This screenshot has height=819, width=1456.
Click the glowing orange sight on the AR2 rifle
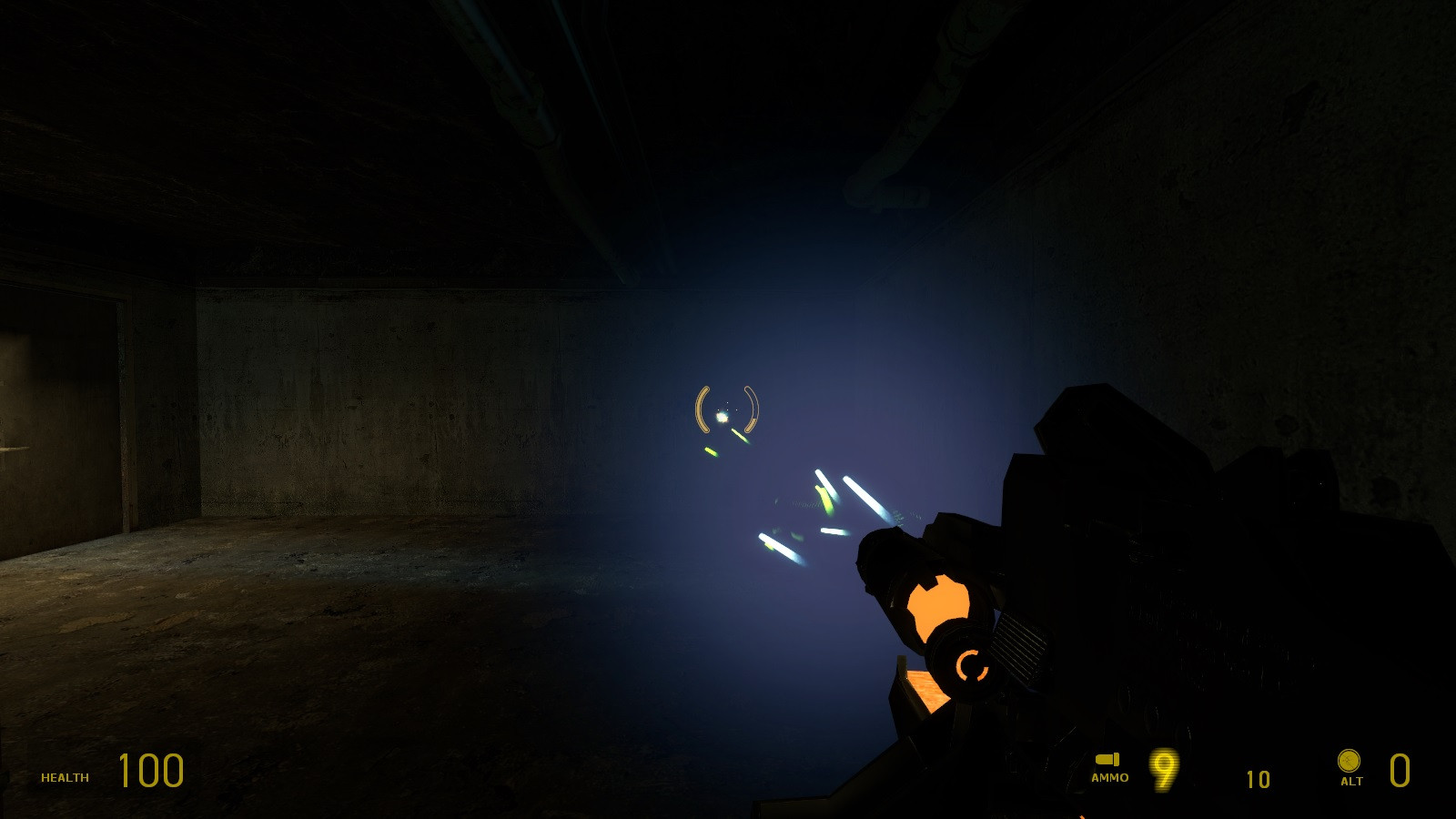click(942, 605)
